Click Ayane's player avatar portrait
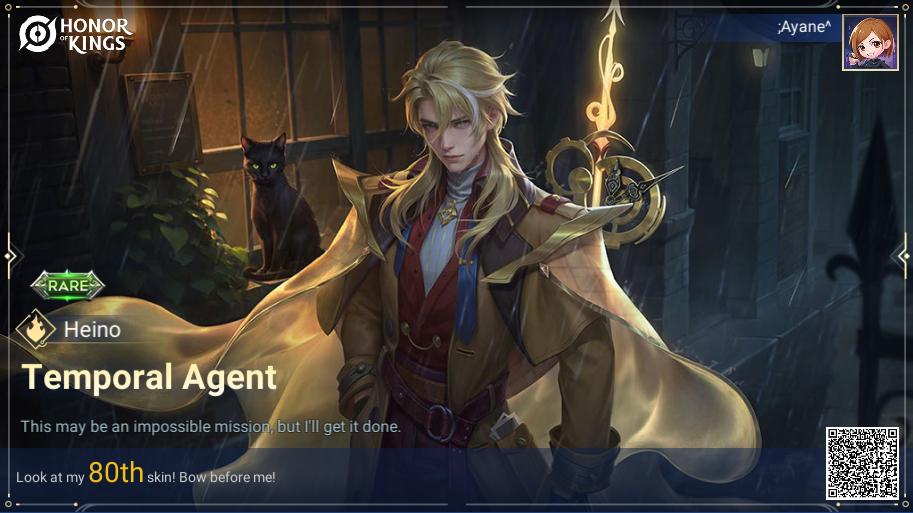 [869, 42]
